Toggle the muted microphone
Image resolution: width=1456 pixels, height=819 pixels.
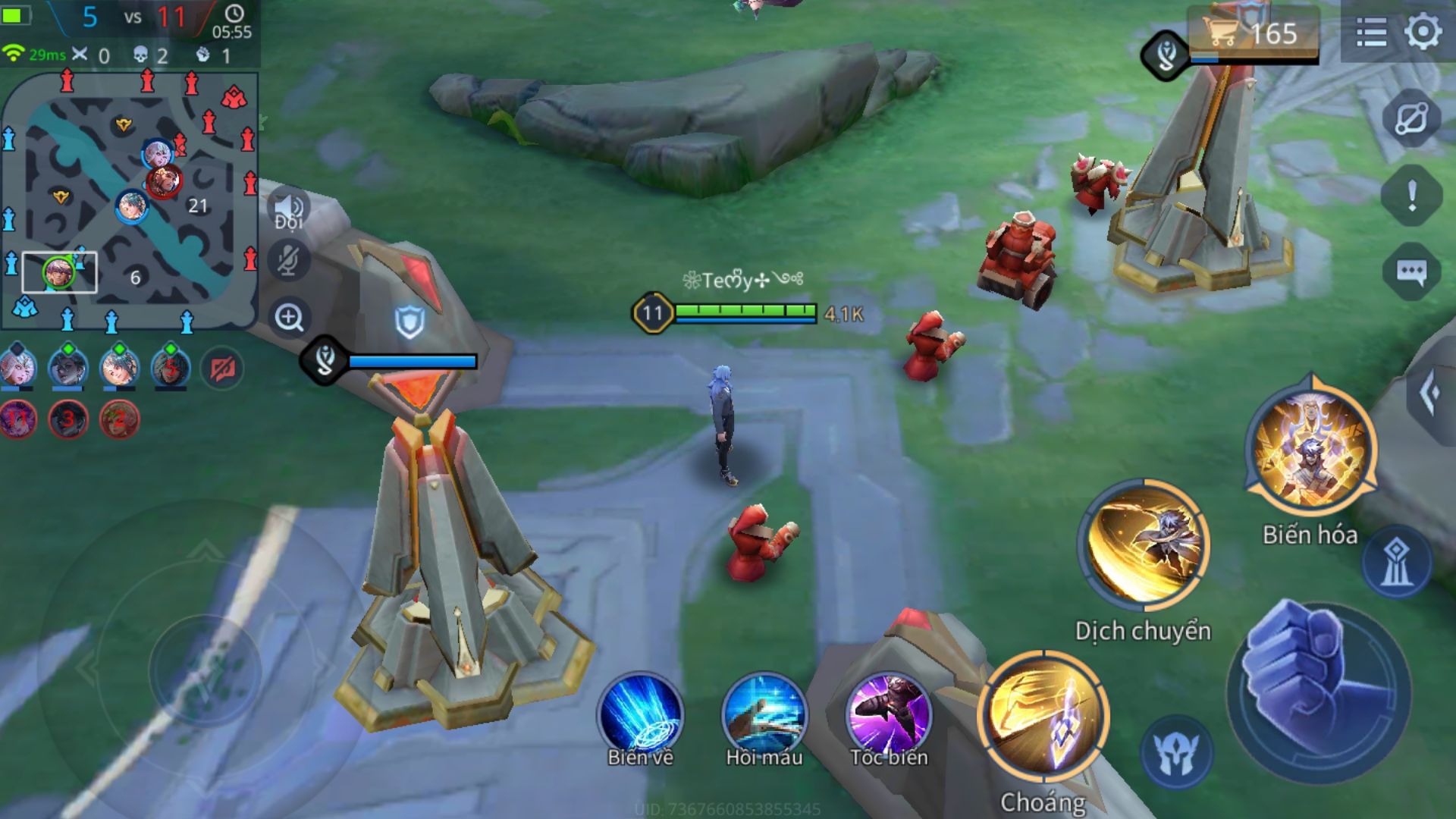[x=289, y=261]
